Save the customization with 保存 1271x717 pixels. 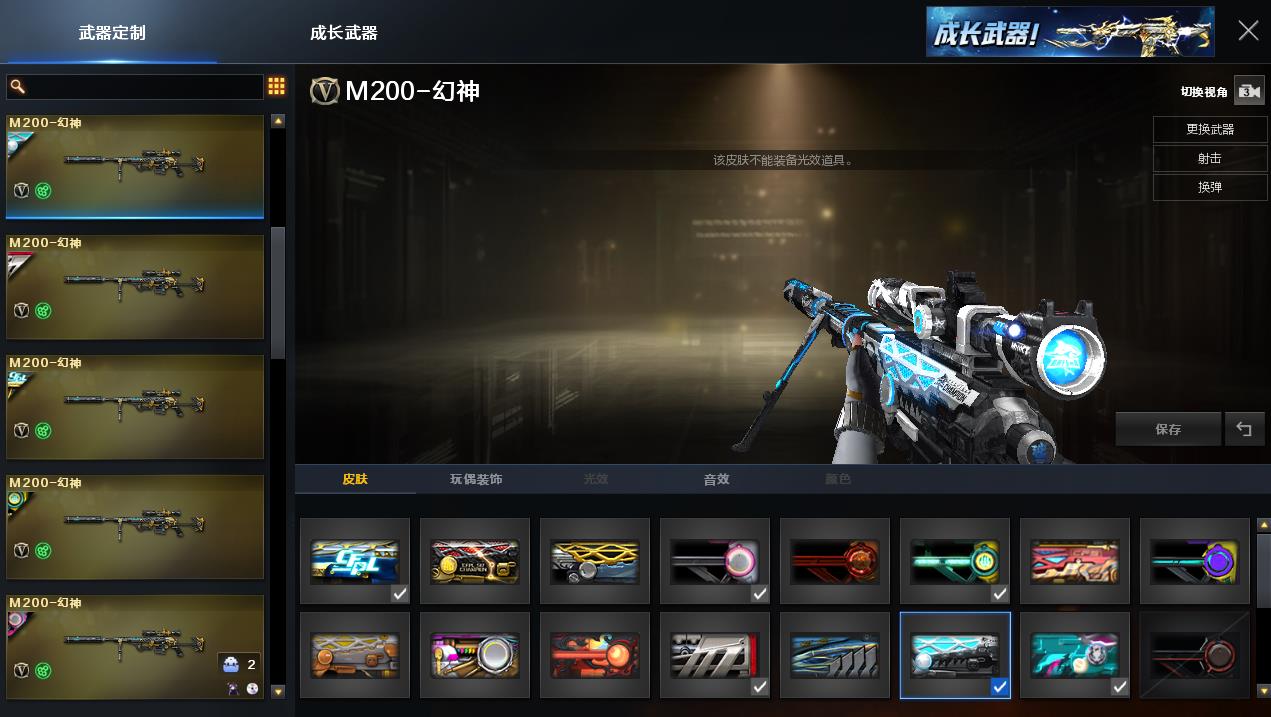[1167, 429]
